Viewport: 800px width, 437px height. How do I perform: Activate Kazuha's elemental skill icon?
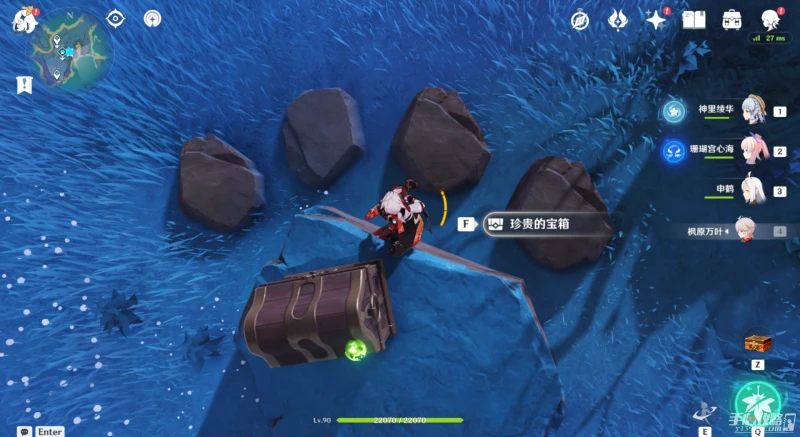point(706,410)
